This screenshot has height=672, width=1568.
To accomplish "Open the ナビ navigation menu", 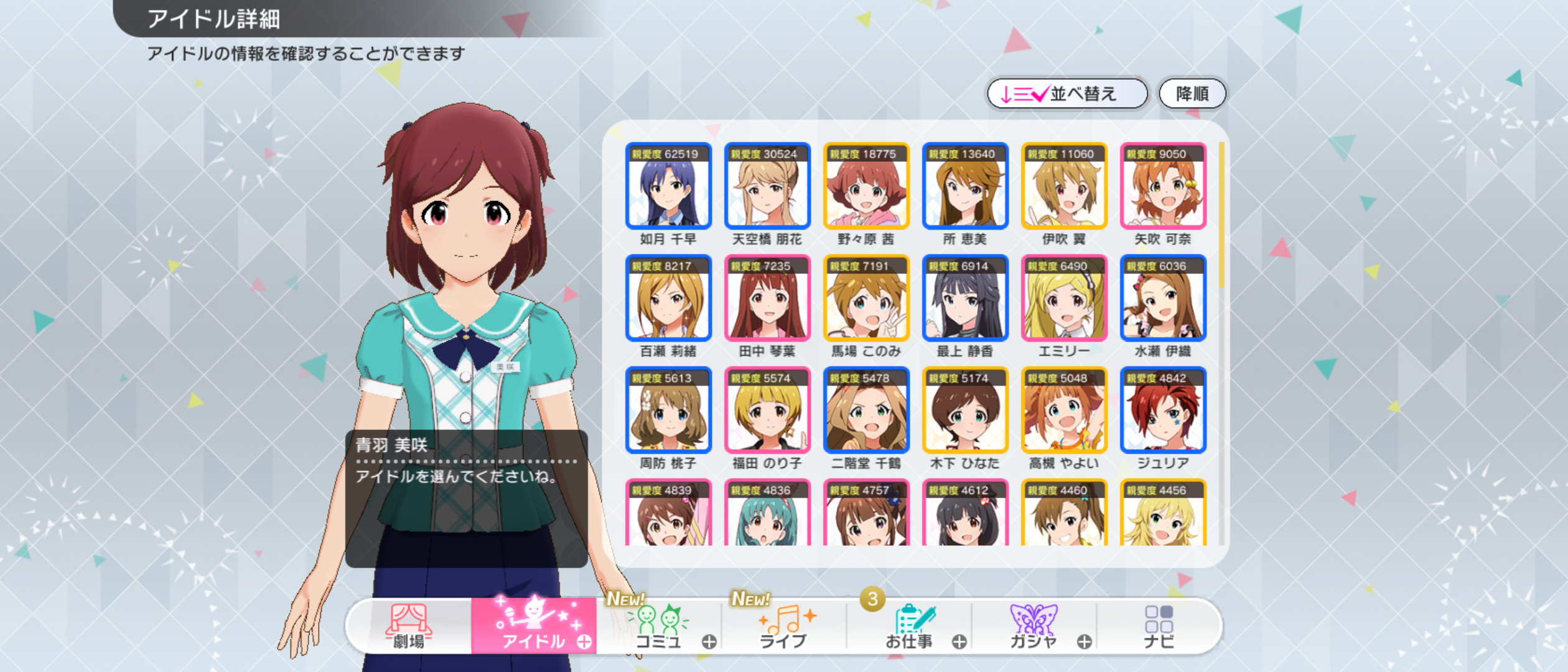I will click(x=1159, y=627).
